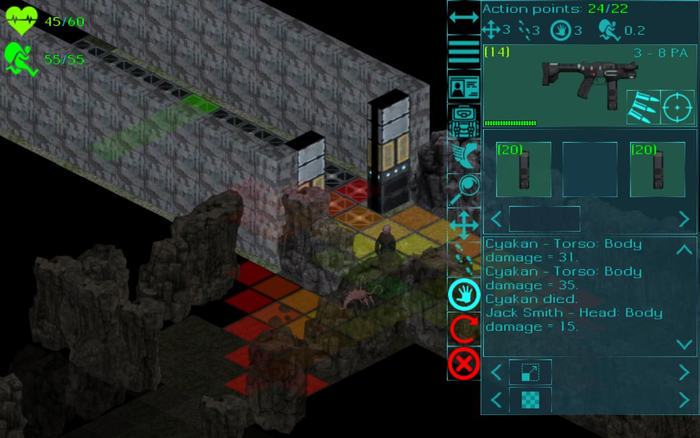The image size is (700, 438).
Task: Choose the bullets fire mode icon
Action: 642,106
